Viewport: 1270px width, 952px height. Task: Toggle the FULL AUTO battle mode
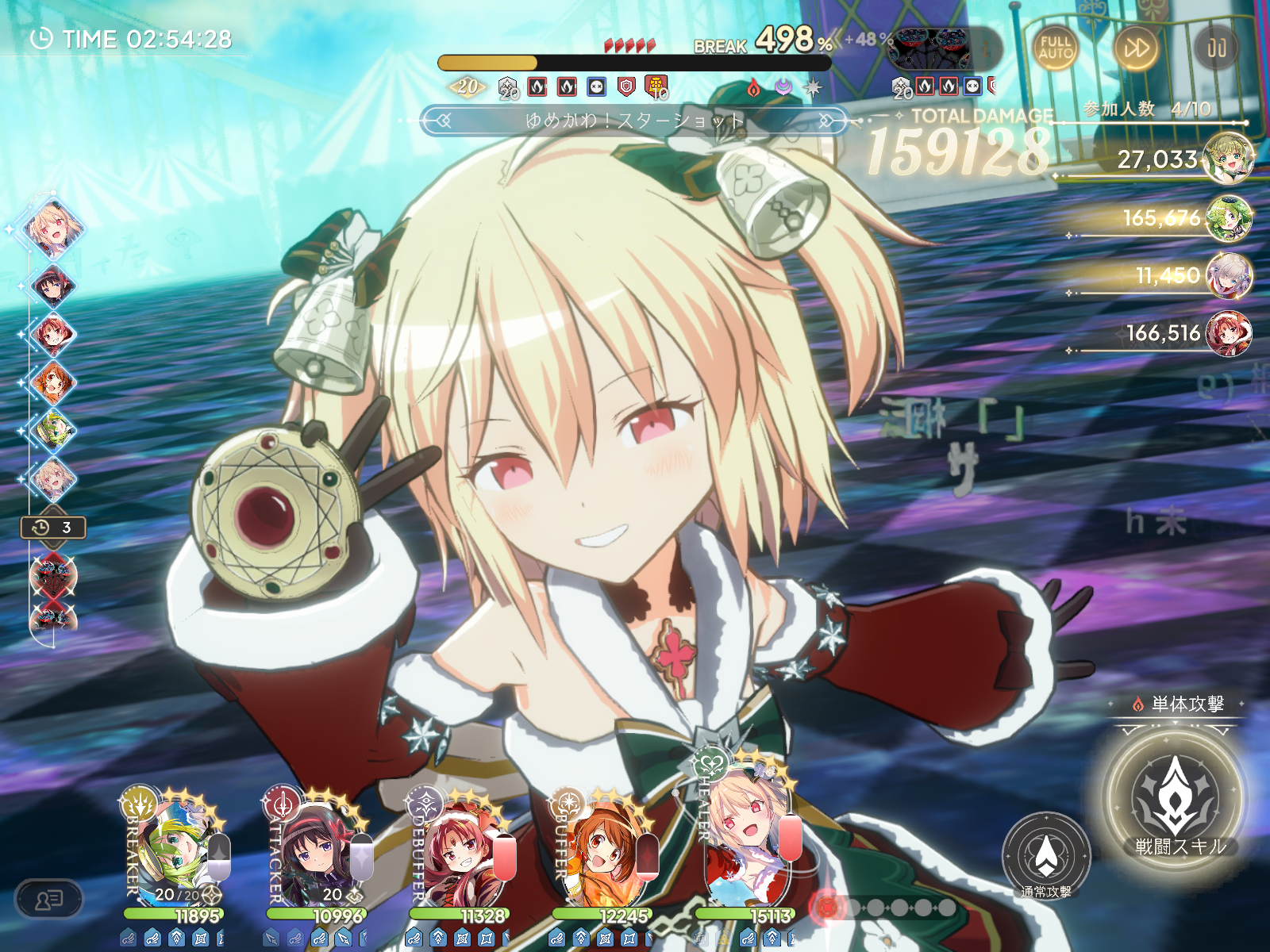pyautogui.click(x=1055, y=48)
